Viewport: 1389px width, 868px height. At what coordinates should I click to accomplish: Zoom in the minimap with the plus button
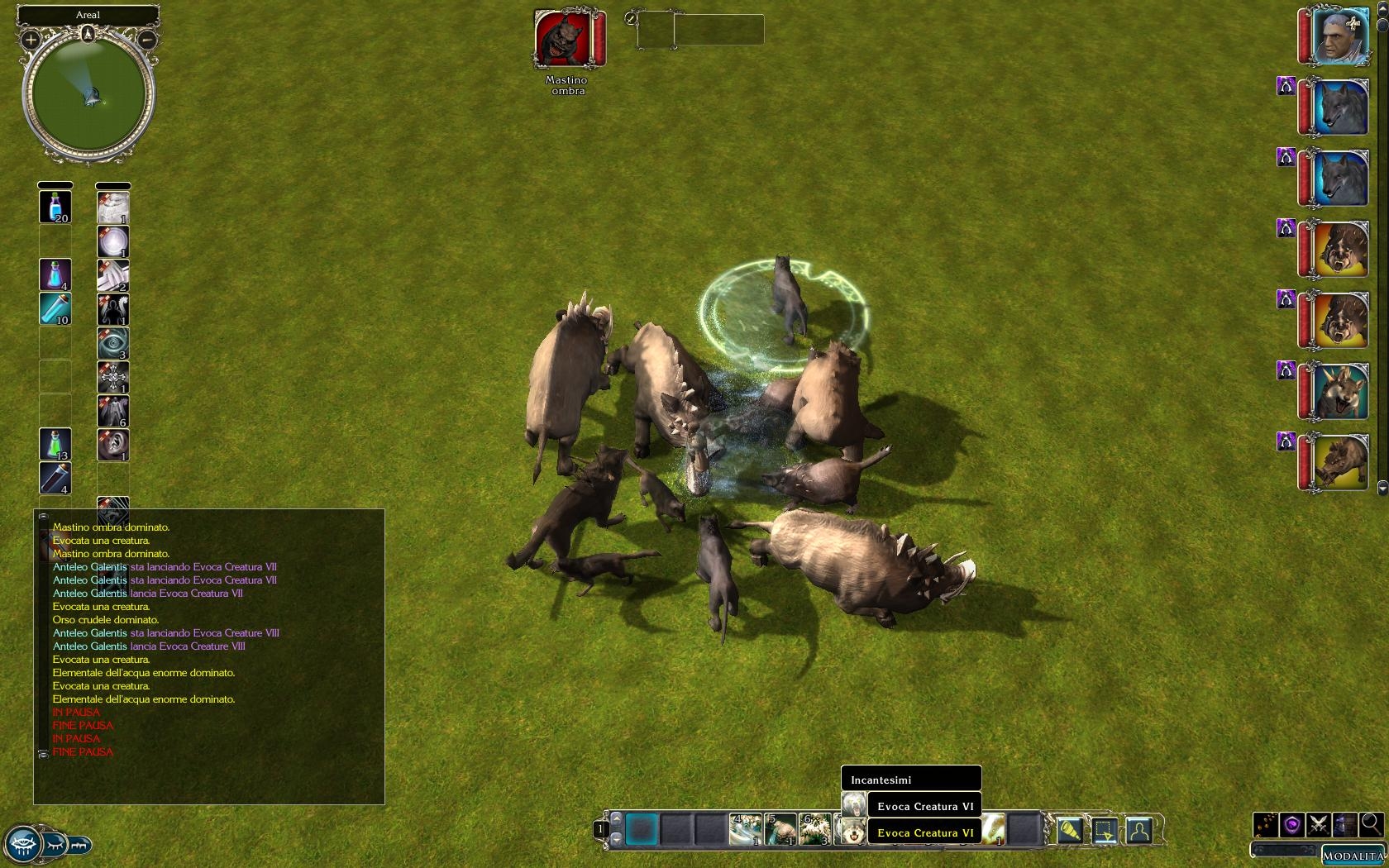click(x=31, y=39)
